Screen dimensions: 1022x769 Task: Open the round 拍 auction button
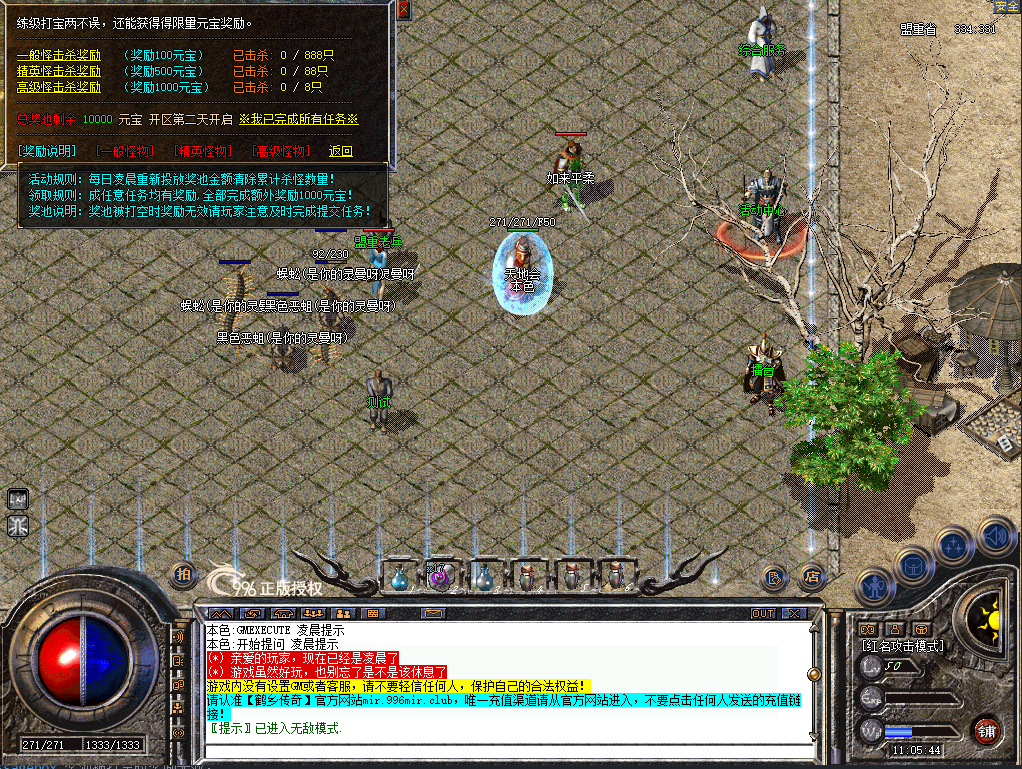[x=183, y=574]
